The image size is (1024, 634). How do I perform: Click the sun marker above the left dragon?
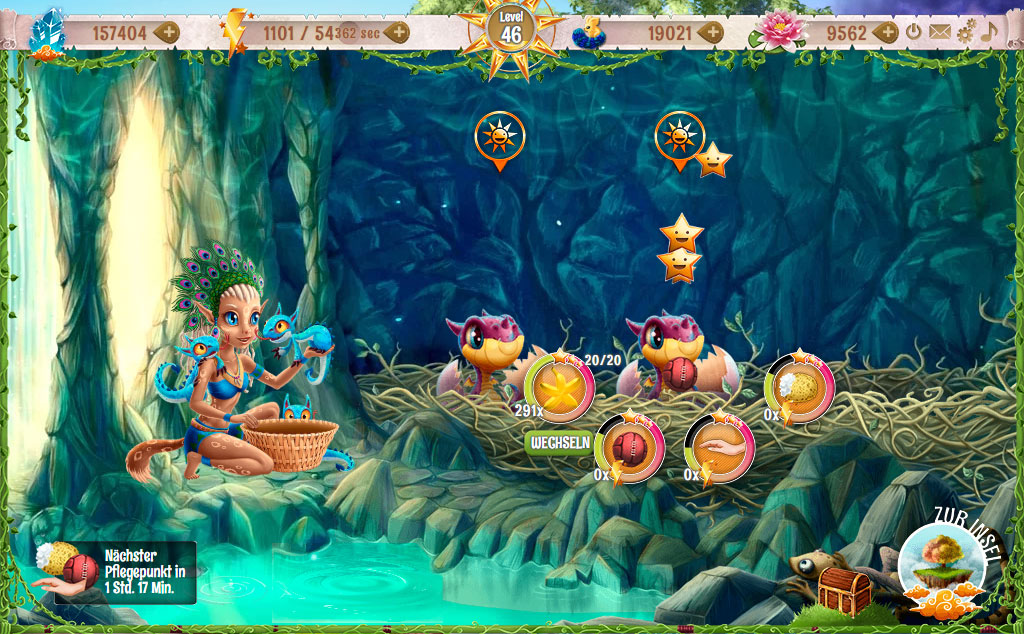(499, 137)
